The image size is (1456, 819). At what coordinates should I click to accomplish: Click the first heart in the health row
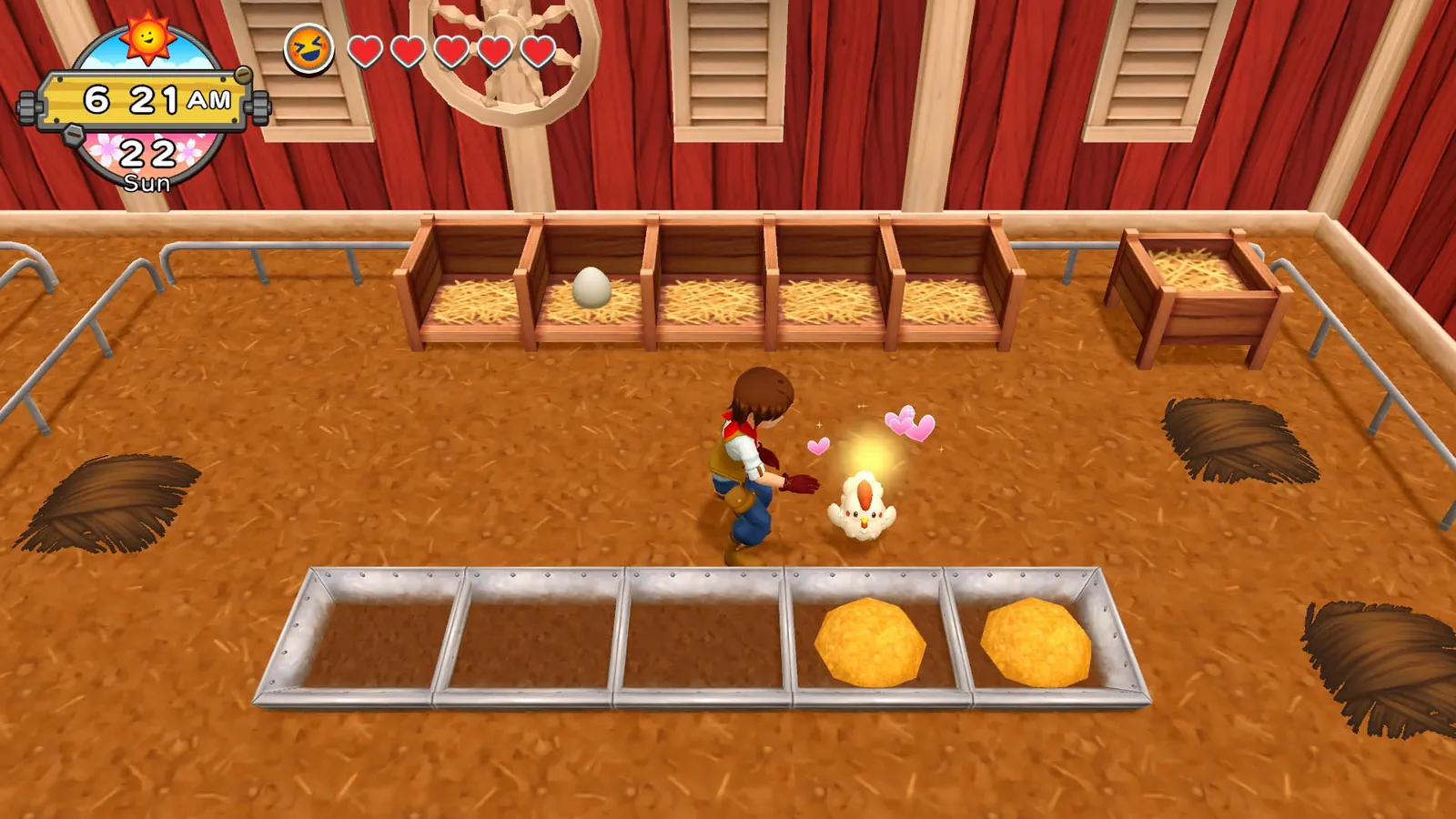tap(365, 51)
